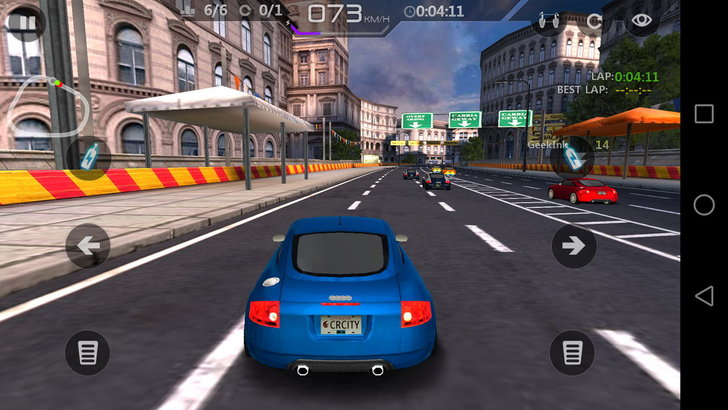Hit the left brake pedal
The width and height of the screenshot is (728, 410).
click(x=88, y=353)
